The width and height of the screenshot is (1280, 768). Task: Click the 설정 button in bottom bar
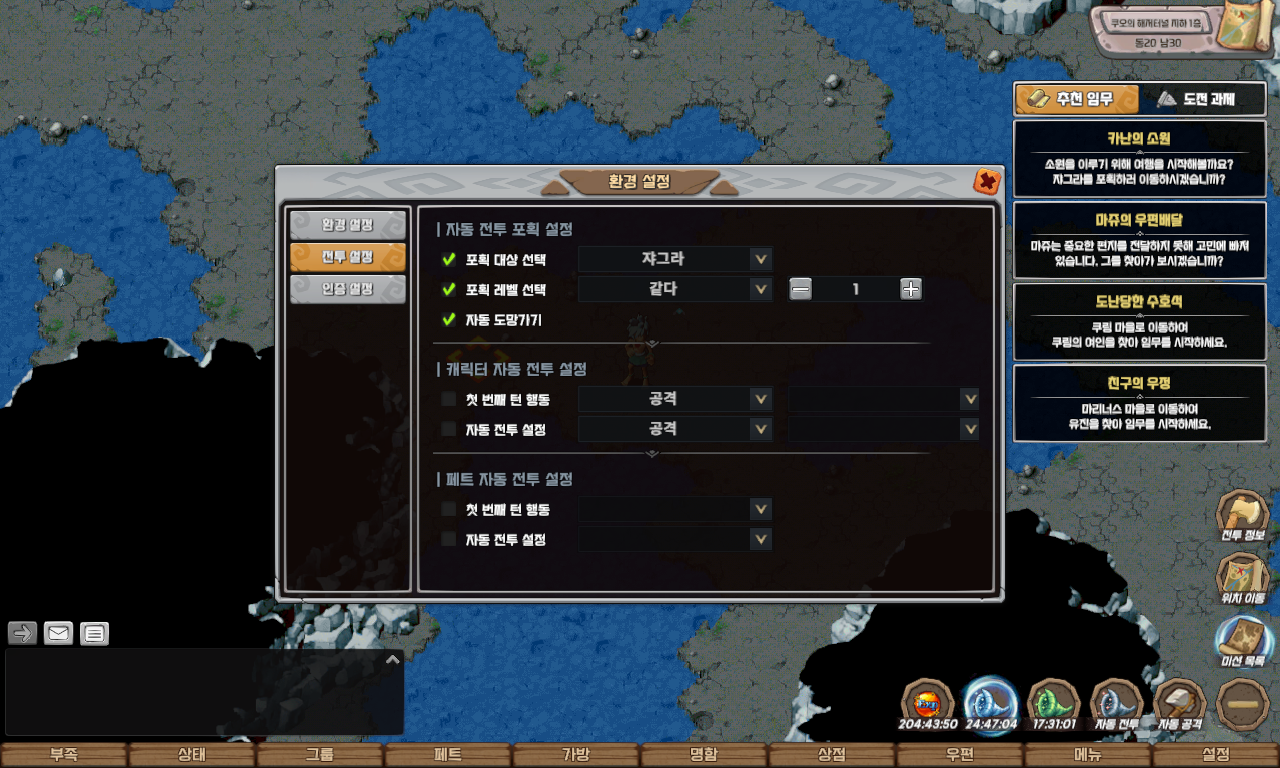tap(1216, 755)
